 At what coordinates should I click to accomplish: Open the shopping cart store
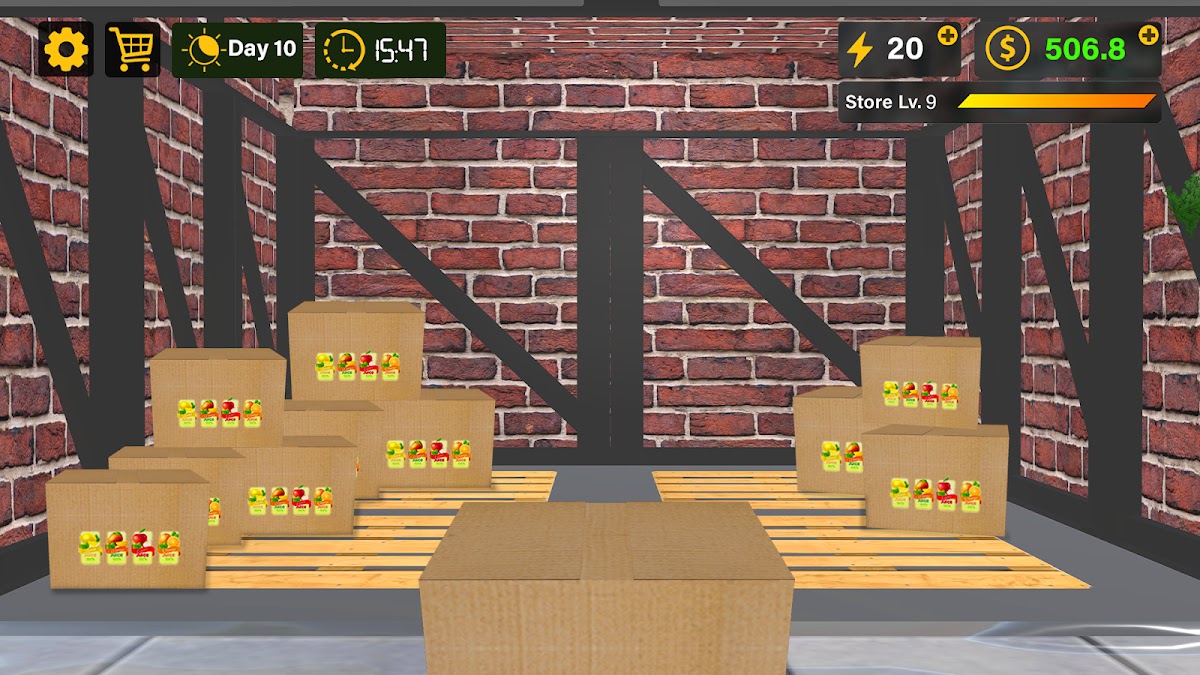[132, 49]
